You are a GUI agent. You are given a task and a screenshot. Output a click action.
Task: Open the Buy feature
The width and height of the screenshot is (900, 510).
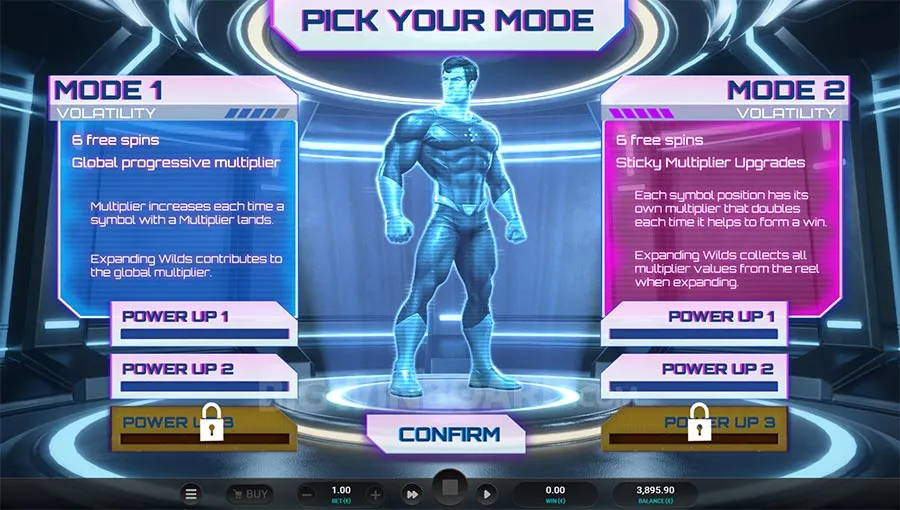[x=250, y=494]
